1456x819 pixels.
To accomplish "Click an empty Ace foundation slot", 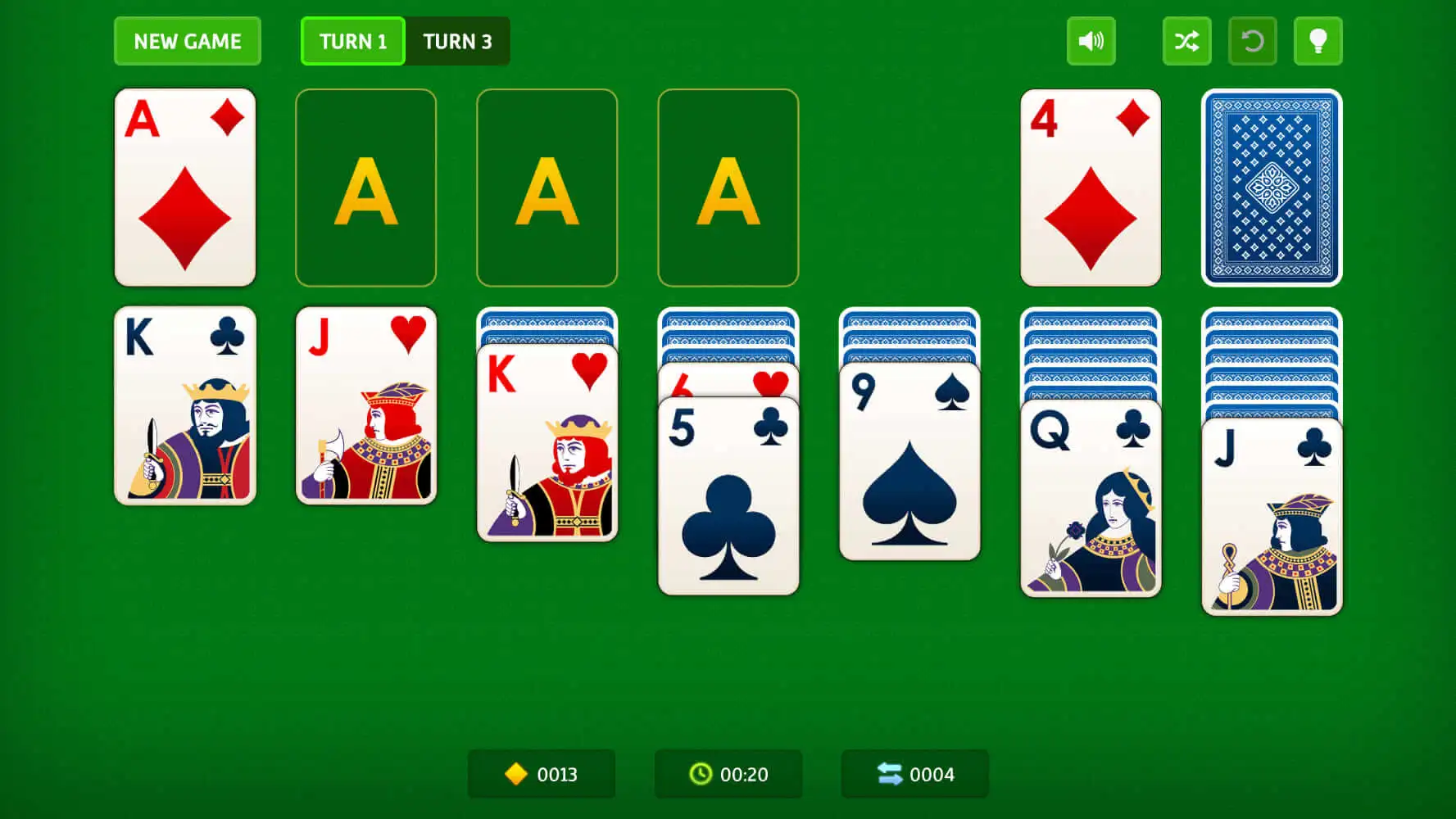I will [365, 188].
